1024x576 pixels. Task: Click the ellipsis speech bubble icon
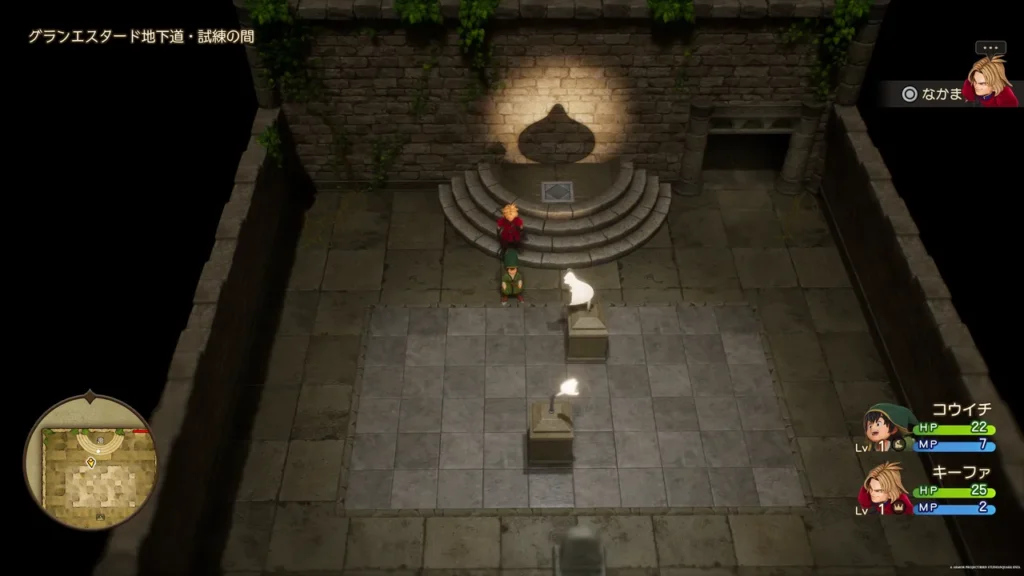click(x=990, y=47)
